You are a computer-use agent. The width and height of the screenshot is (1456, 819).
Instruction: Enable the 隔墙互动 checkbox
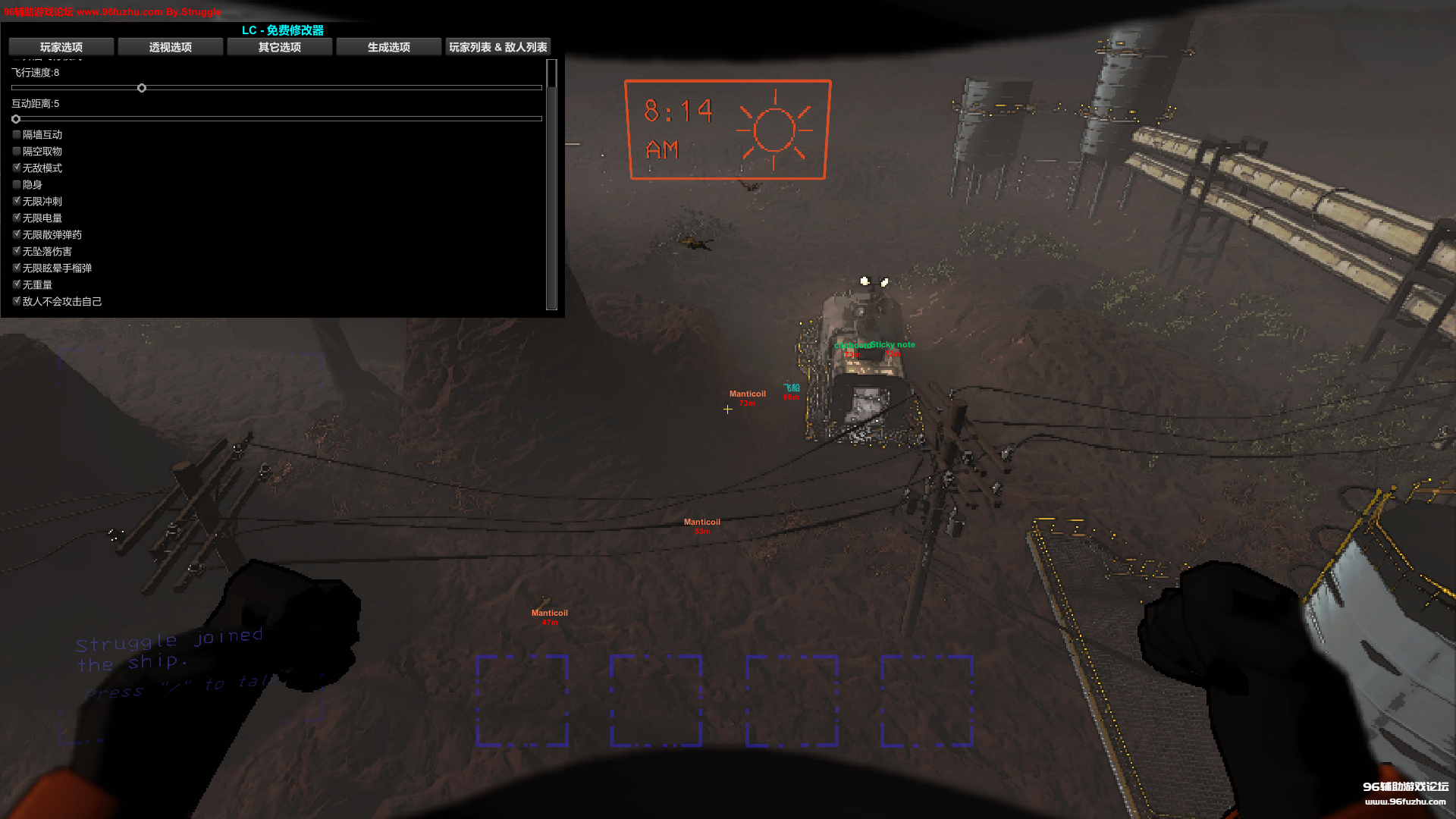17,134
